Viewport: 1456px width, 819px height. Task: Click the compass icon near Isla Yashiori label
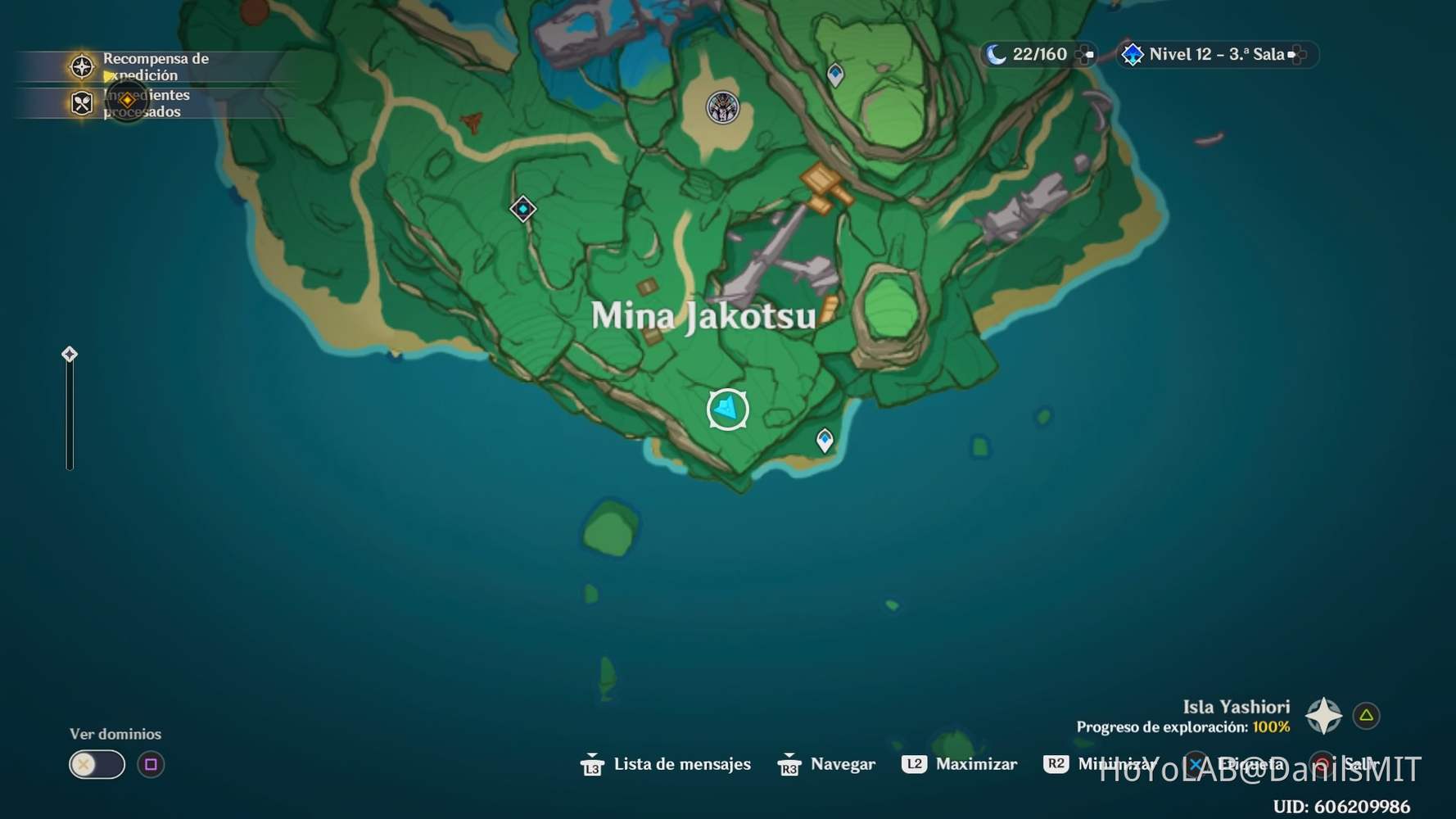tap(1324, 715)
